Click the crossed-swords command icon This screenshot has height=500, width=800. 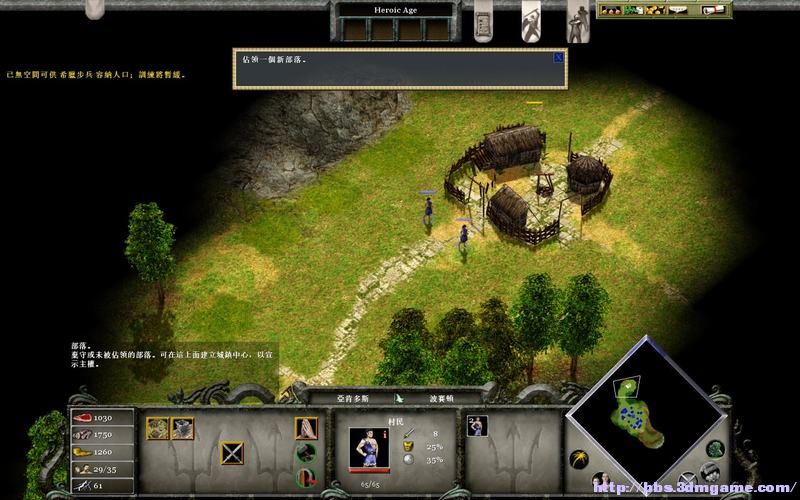coord(233,453)
